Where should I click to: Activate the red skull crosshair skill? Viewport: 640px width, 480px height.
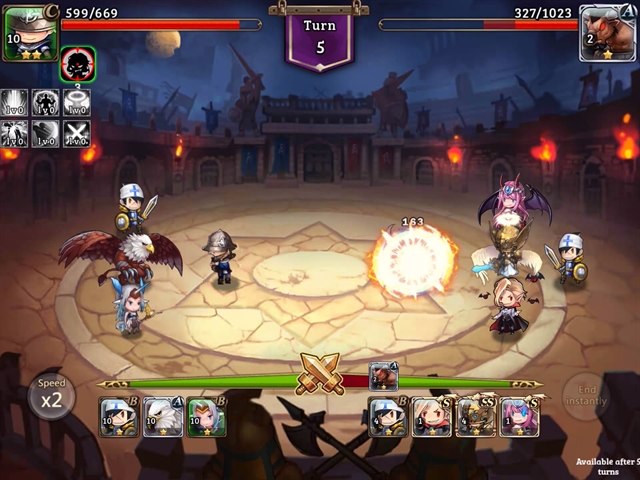77,65
